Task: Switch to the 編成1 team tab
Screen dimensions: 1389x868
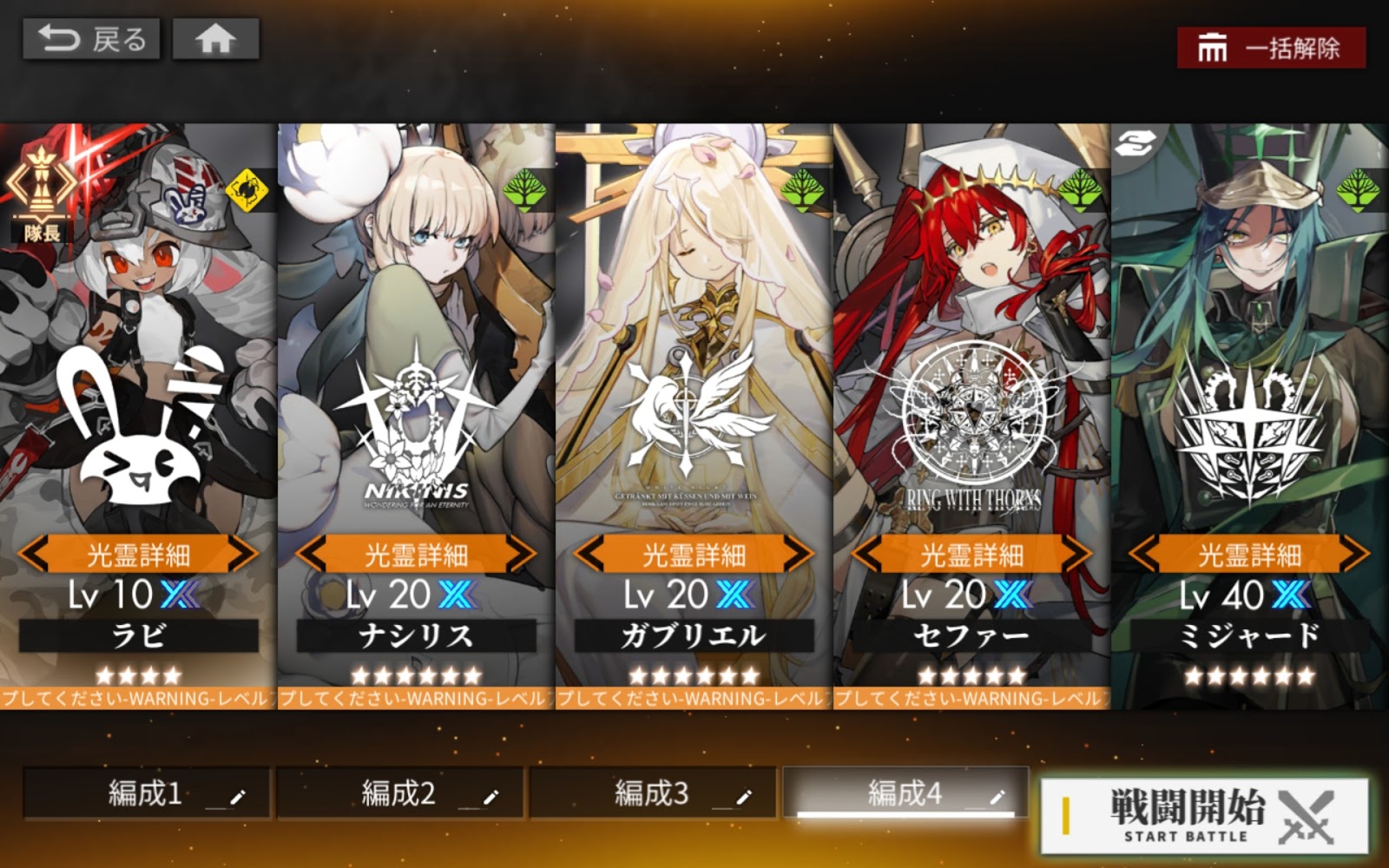Action: coord(145,793)
